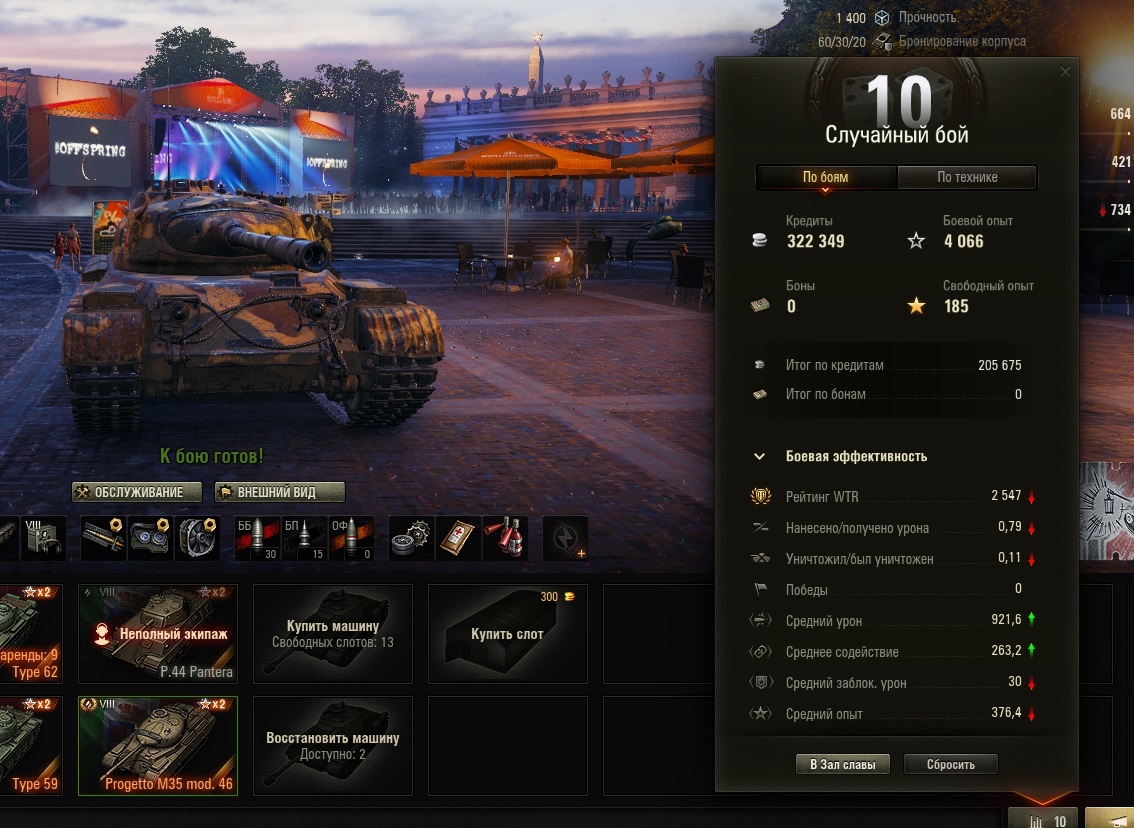The image size is (1134, 828).
Task: Switch to the 'По технике' tab
Action: pos(967,178)
